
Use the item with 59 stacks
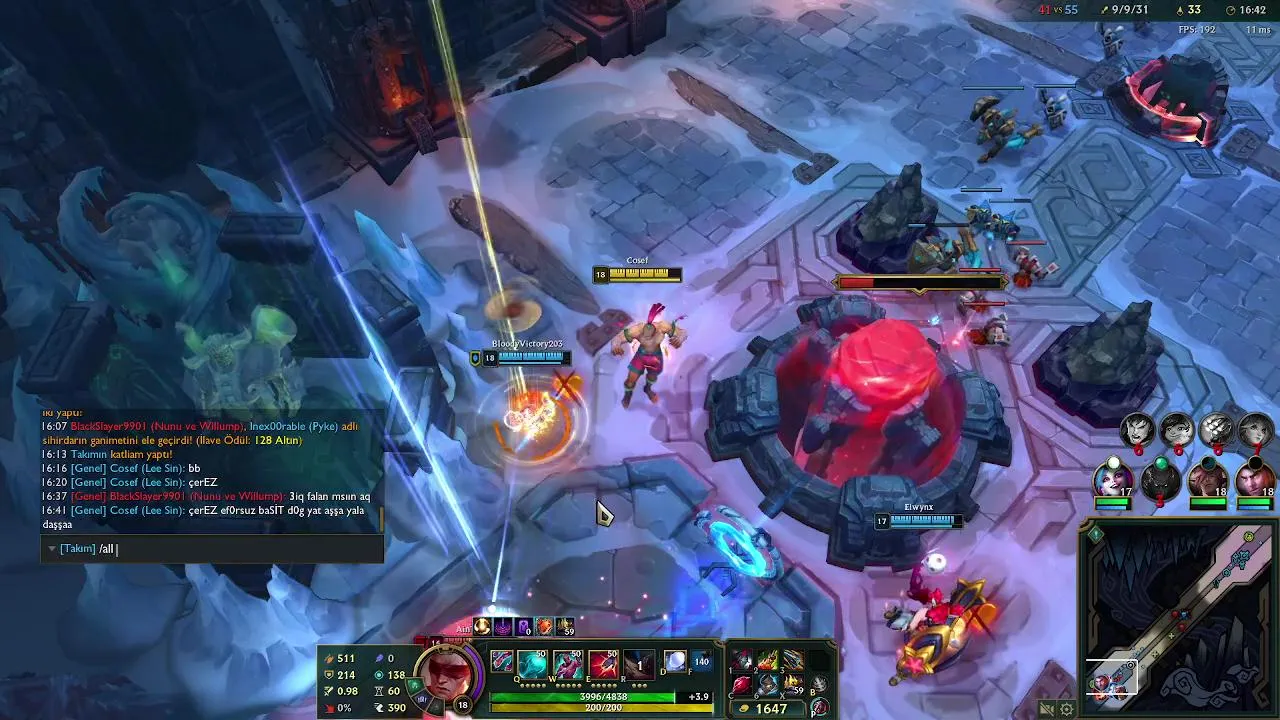tap(792, 685)
